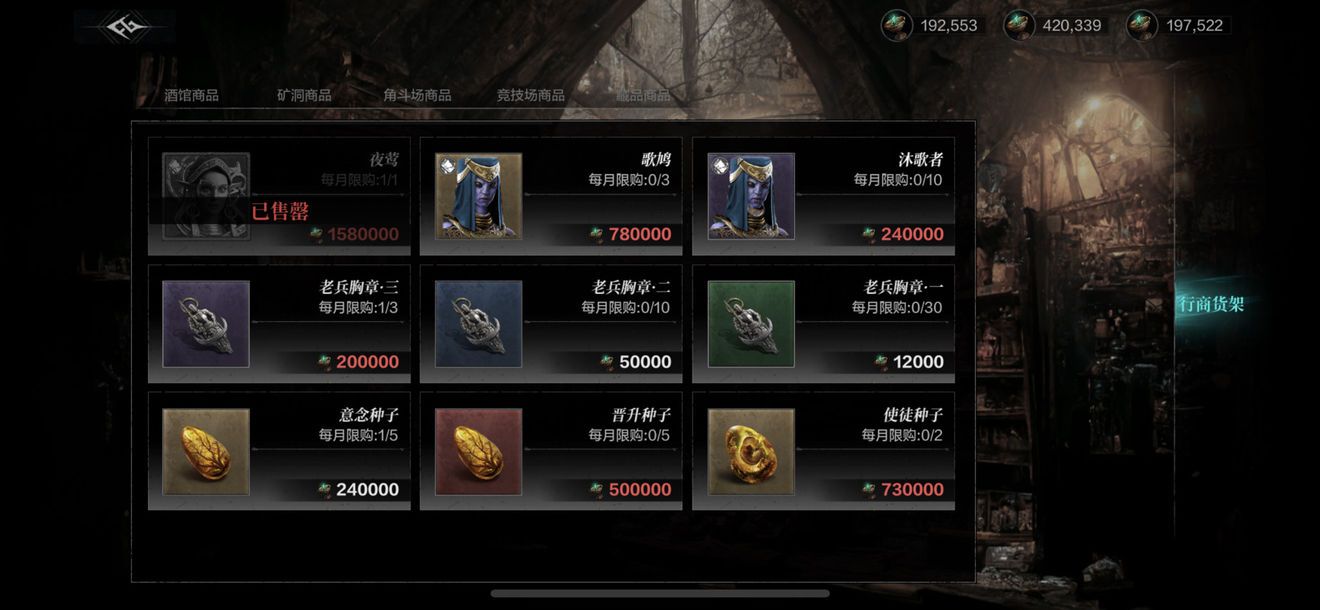Select the 老兵胸章·三 badge
The height and width of the screenshot is (610, 1320).
point(279,324)
